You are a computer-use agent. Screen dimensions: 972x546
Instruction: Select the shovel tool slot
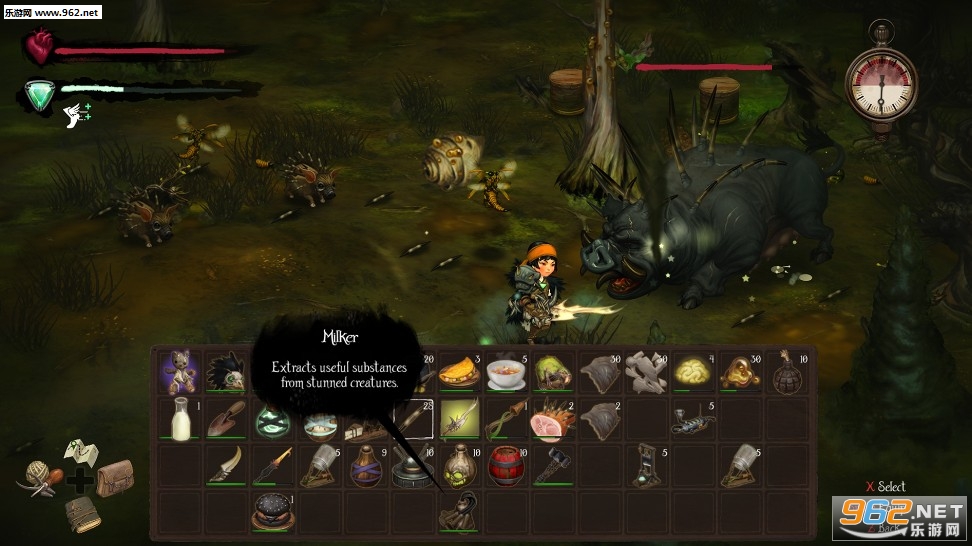(226, 419)
